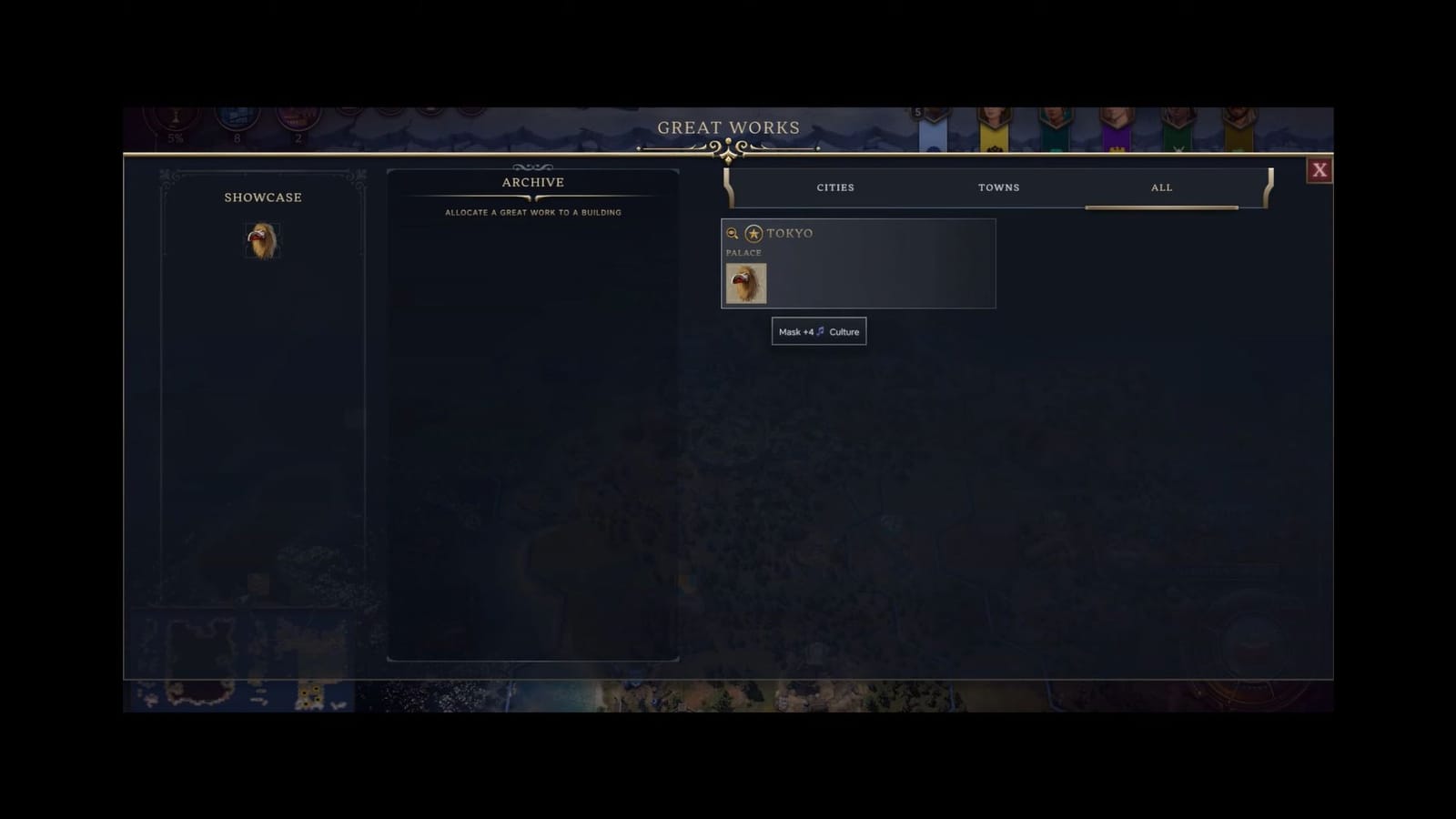Select the capital star icon beside Tokyo

point(753,234)
